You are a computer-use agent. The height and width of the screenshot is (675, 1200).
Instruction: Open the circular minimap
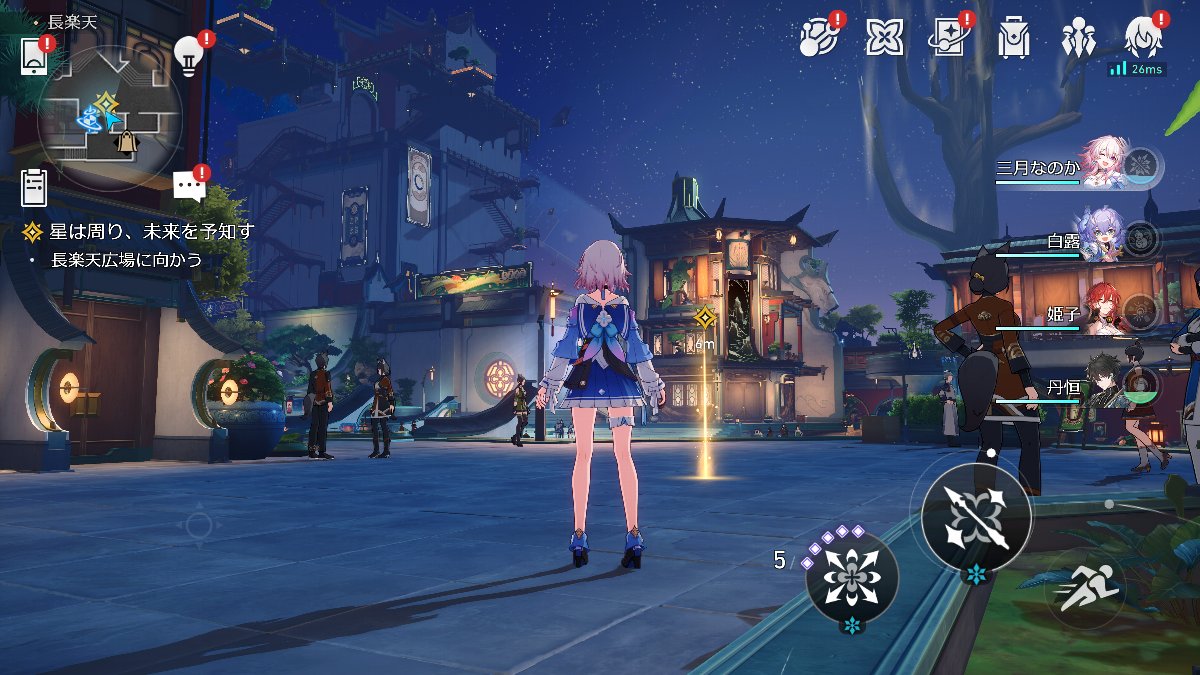coord(110,118)
